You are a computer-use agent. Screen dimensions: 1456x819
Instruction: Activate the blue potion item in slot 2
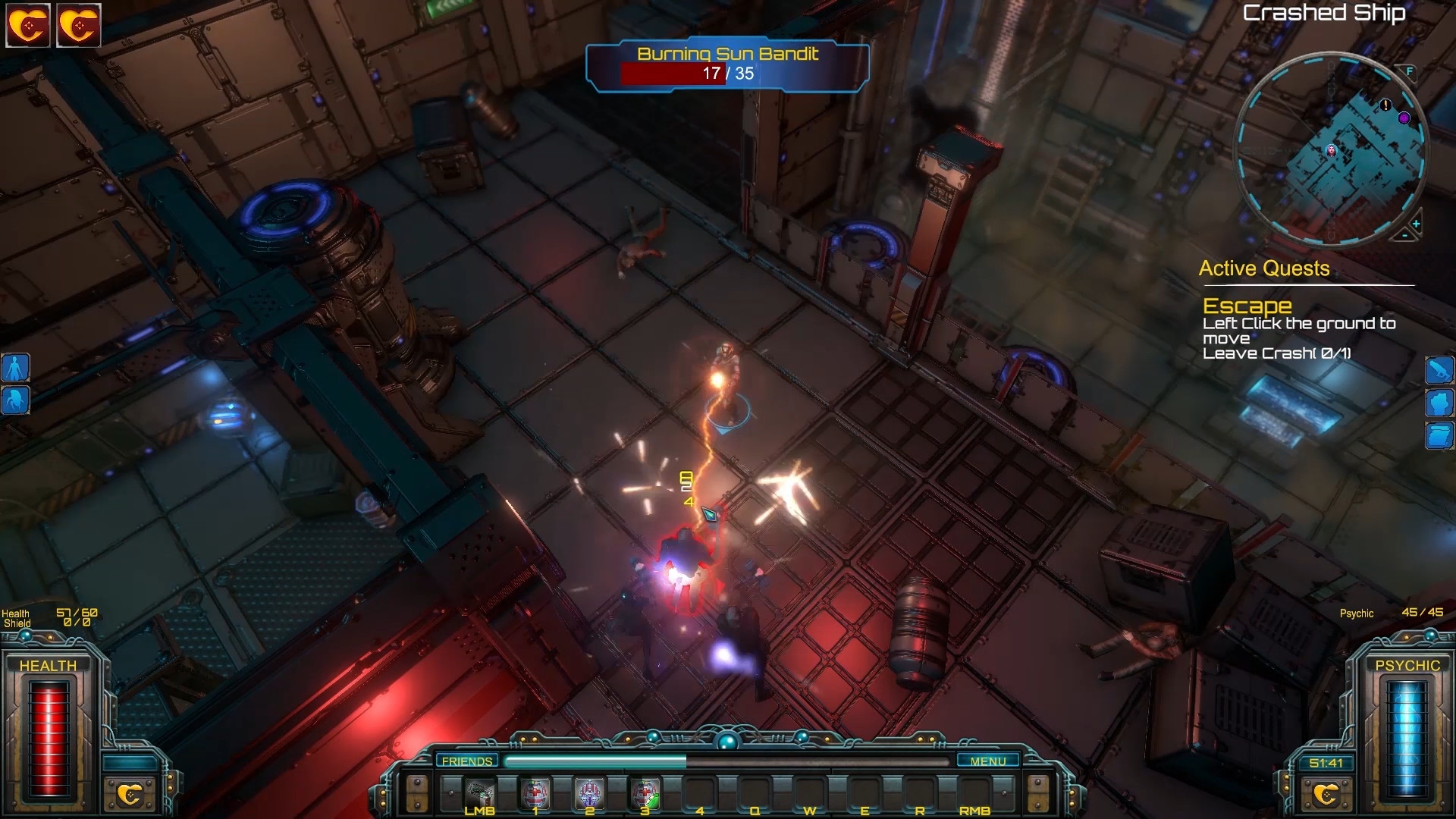(589, 794)
